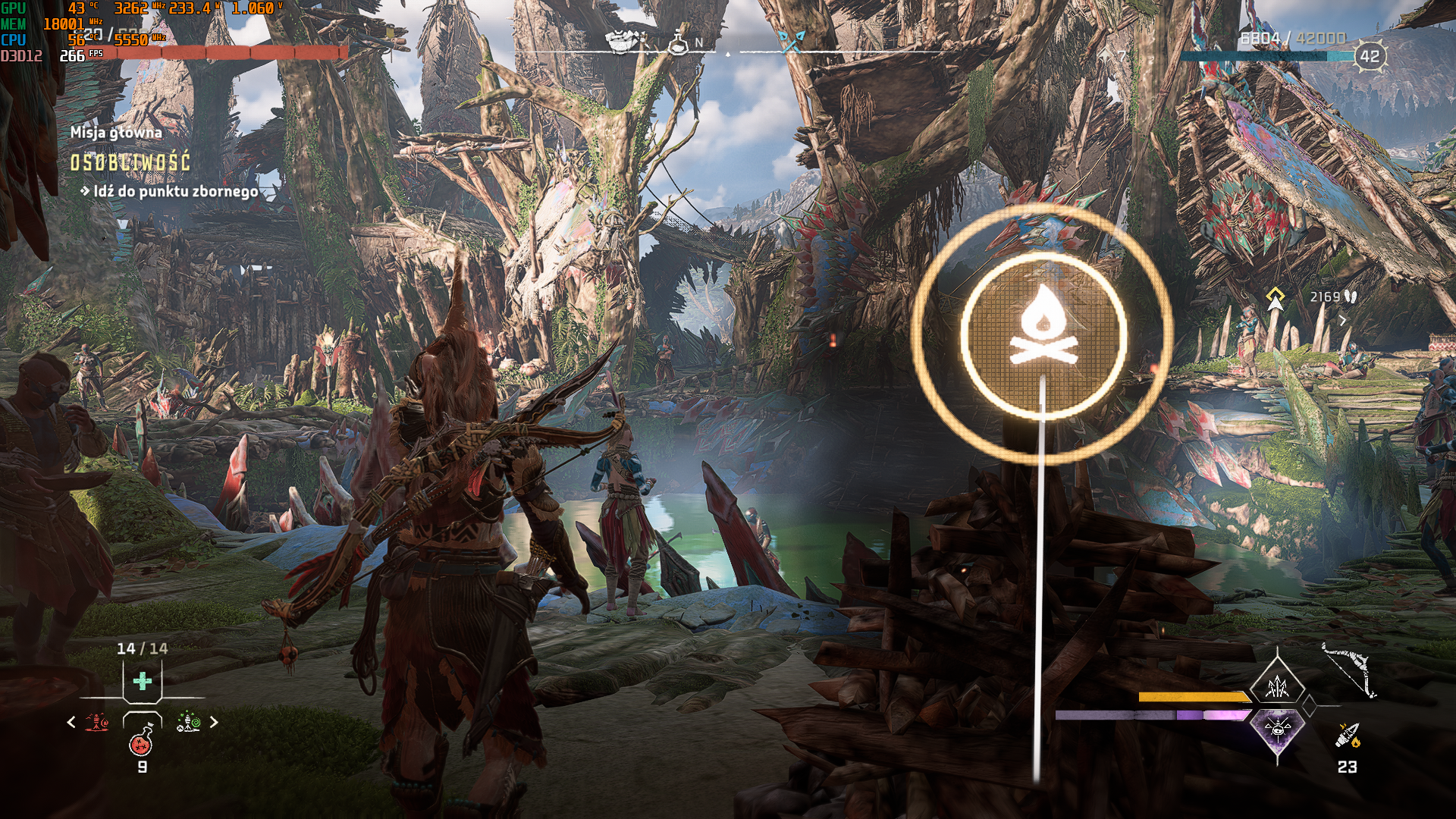Image resolution: width=1456 pixels, height=819 pixels.
Task: Select the red fire trap icon
Action: (97, 722)
